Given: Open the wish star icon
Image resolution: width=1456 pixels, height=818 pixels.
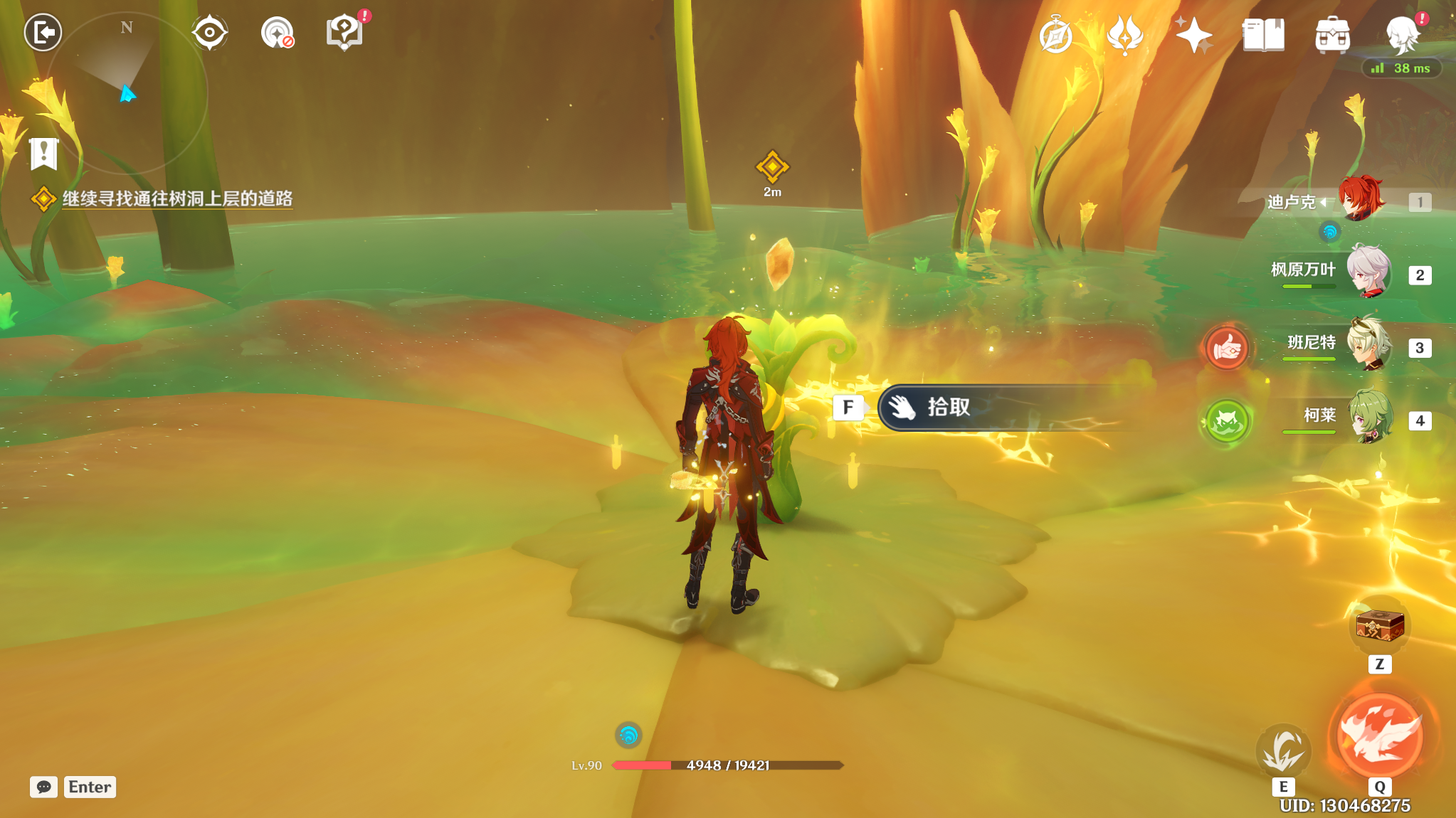Looking at the screenshot, I should tap(1193, 36).
